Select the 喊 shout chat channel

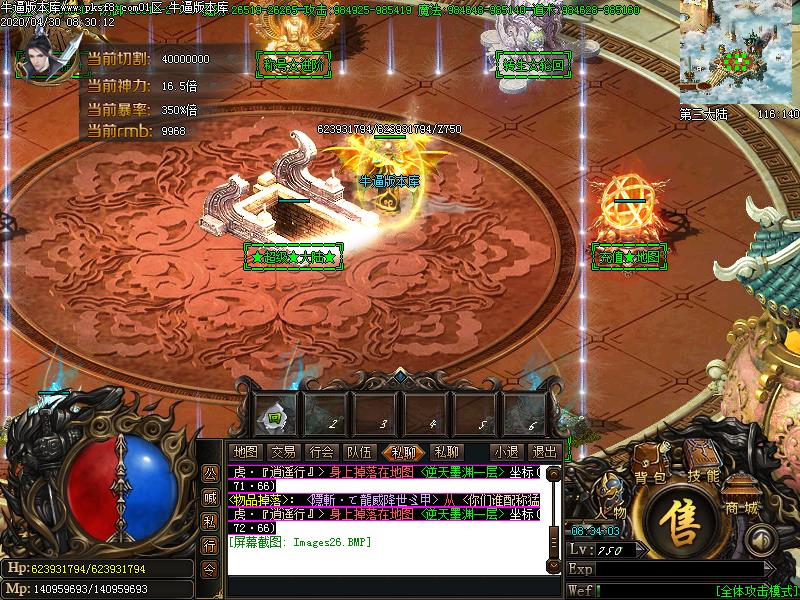(x=210, y=497)
